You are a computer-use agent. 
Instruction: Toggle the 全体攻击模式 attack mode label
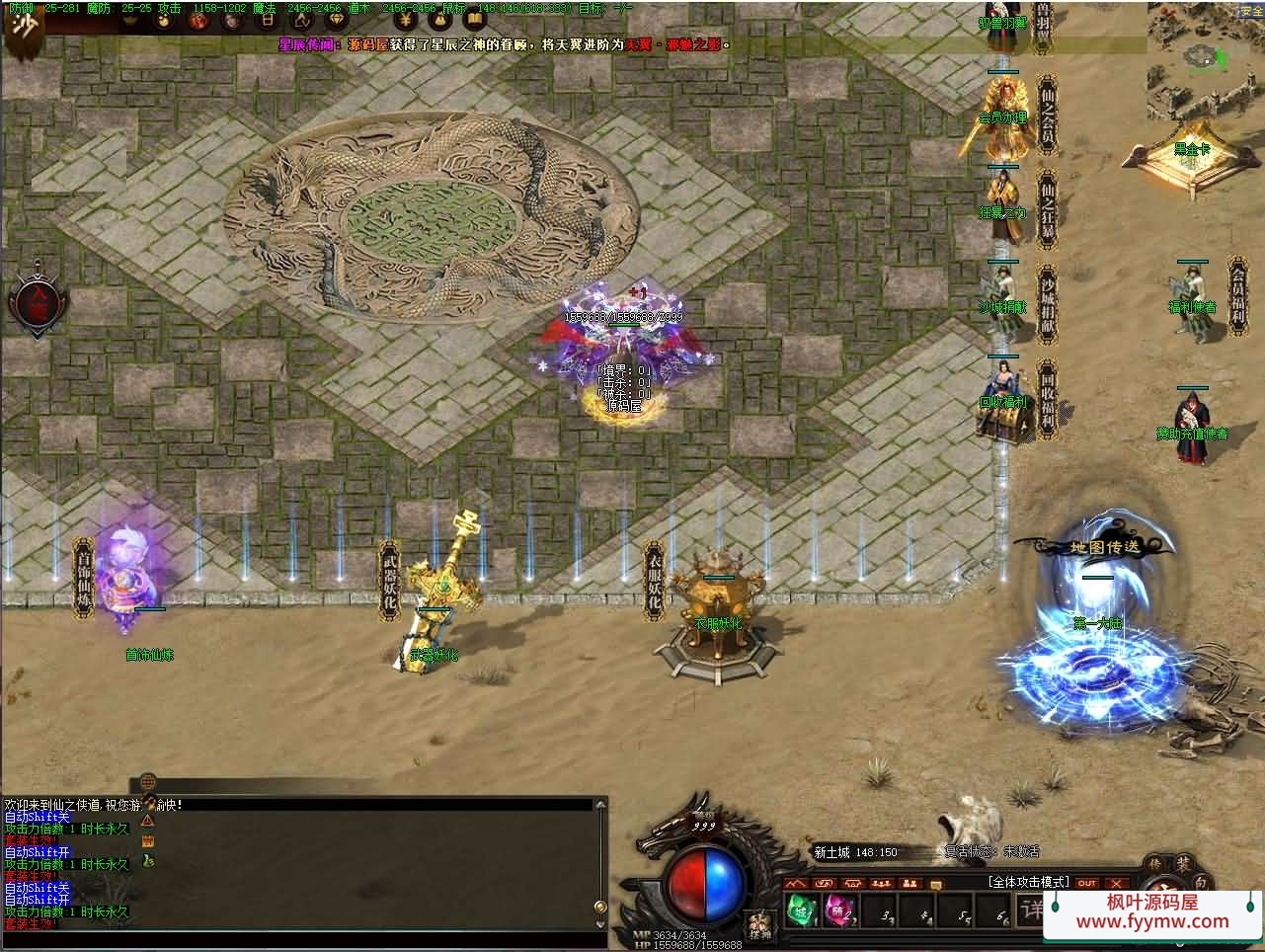tap(1028, 882)
